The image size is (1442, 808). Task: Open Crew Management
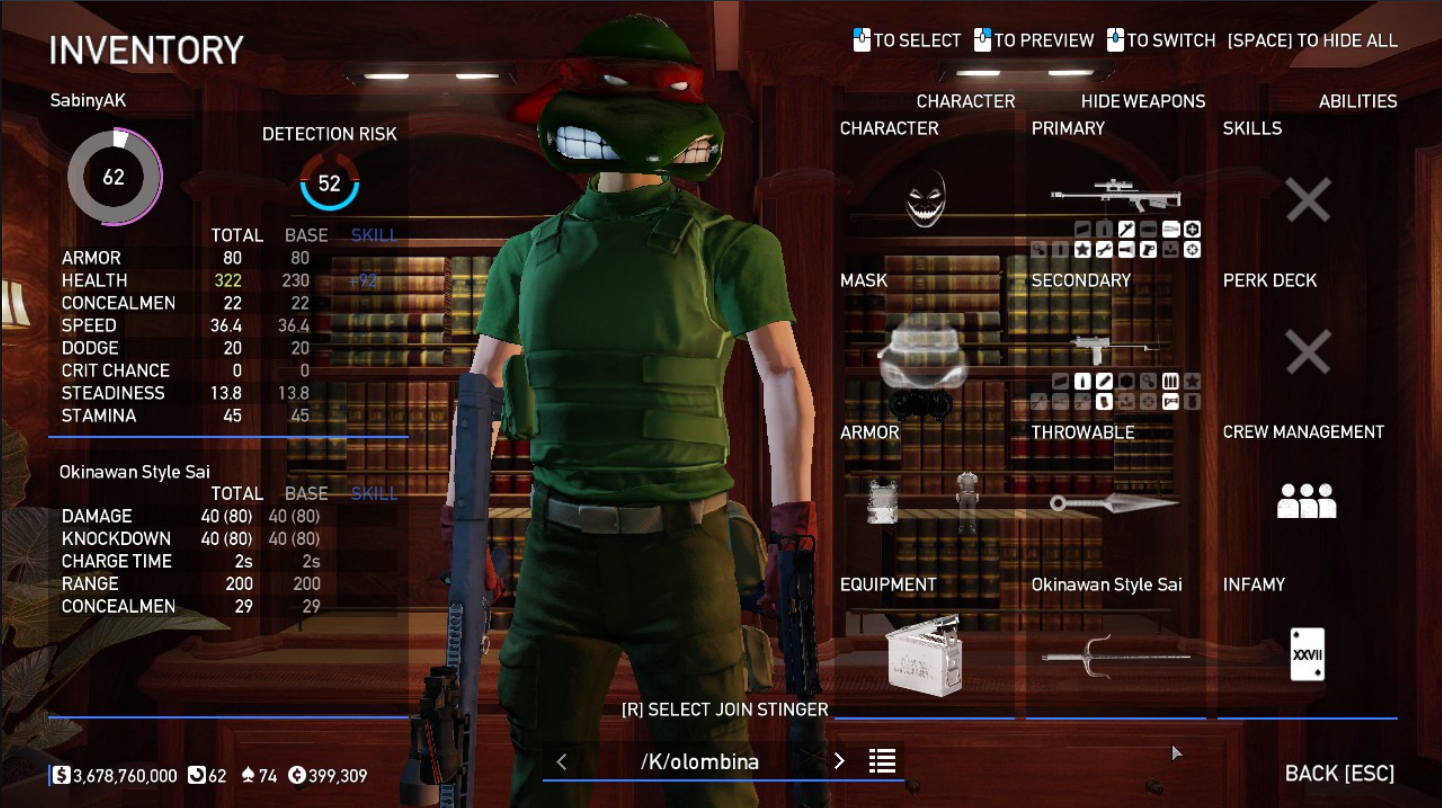(x=1307, y=500)
